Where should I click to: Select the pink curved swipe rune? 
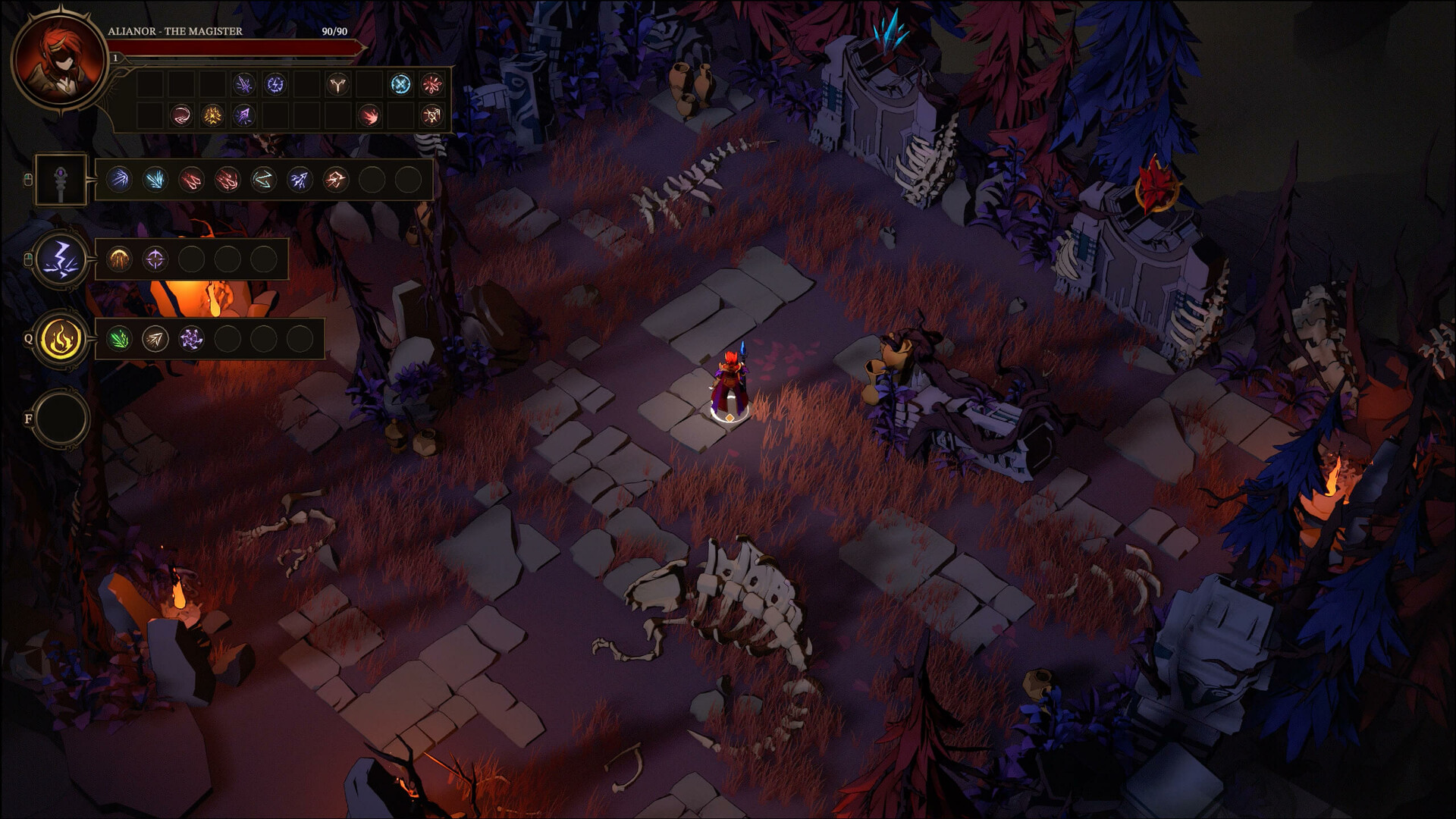click(x=181, y=115)
